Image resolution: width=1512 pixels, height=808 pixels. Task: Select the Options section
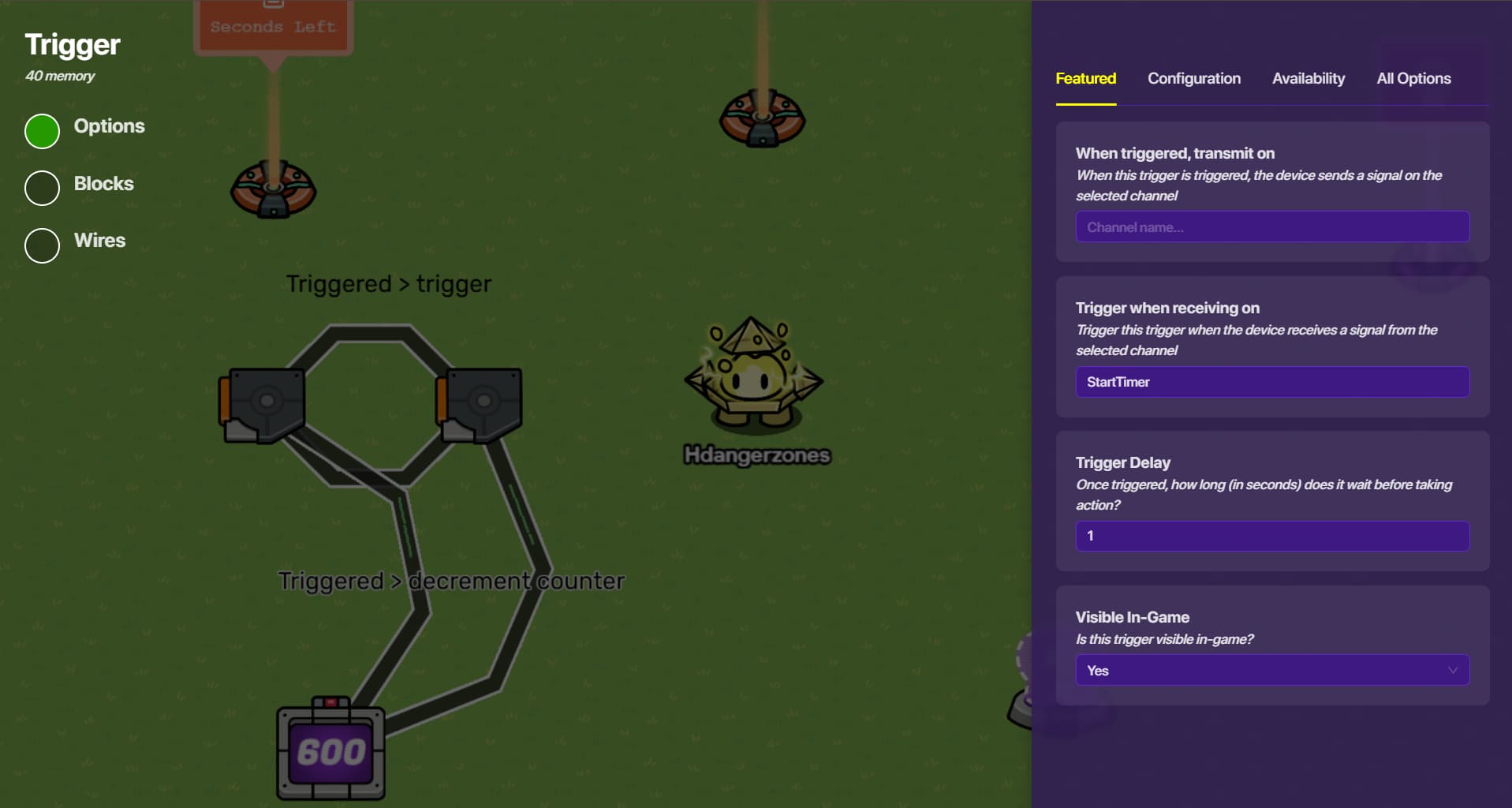(43, 131)
